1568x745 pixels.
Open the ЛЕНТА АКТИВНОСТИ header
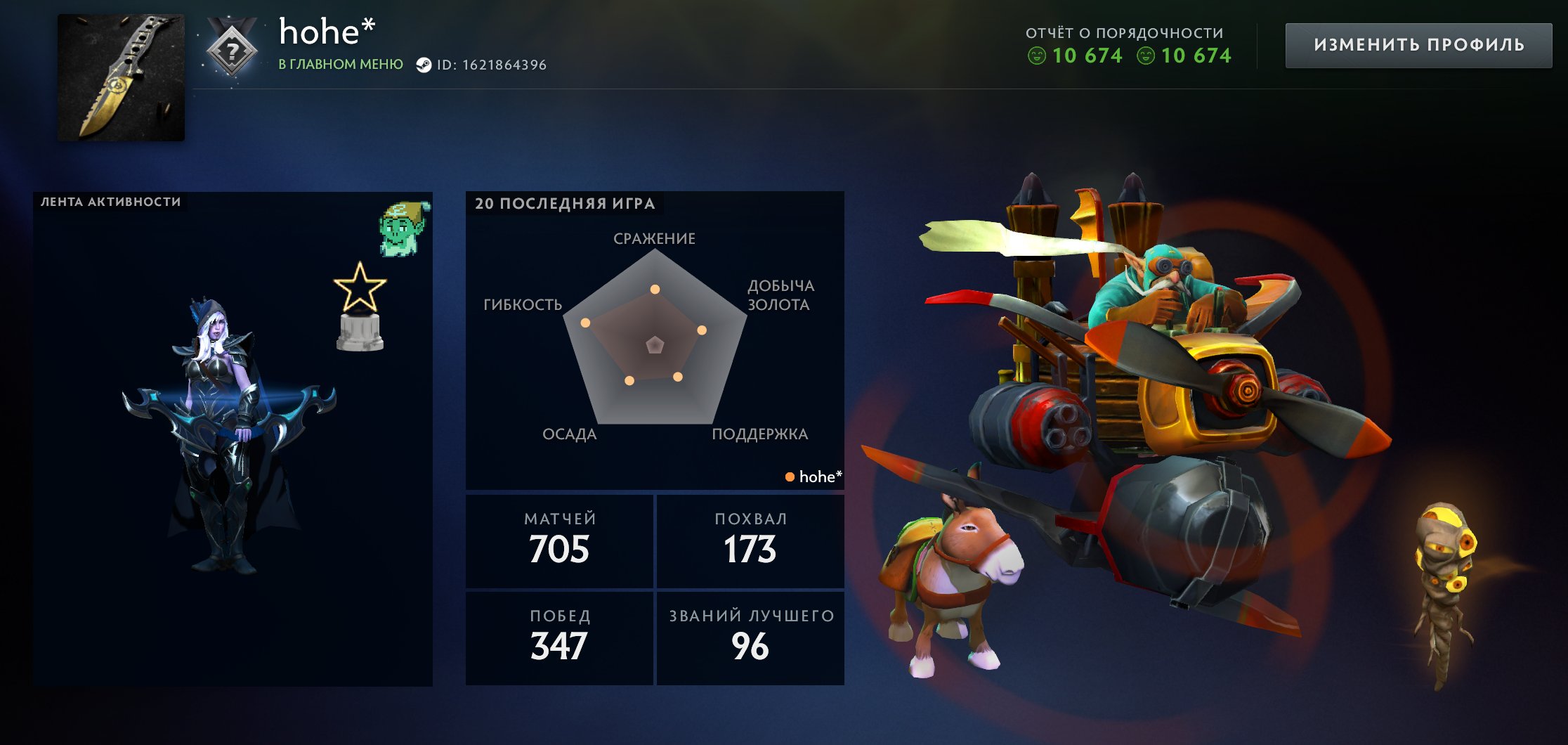[110, 200]
